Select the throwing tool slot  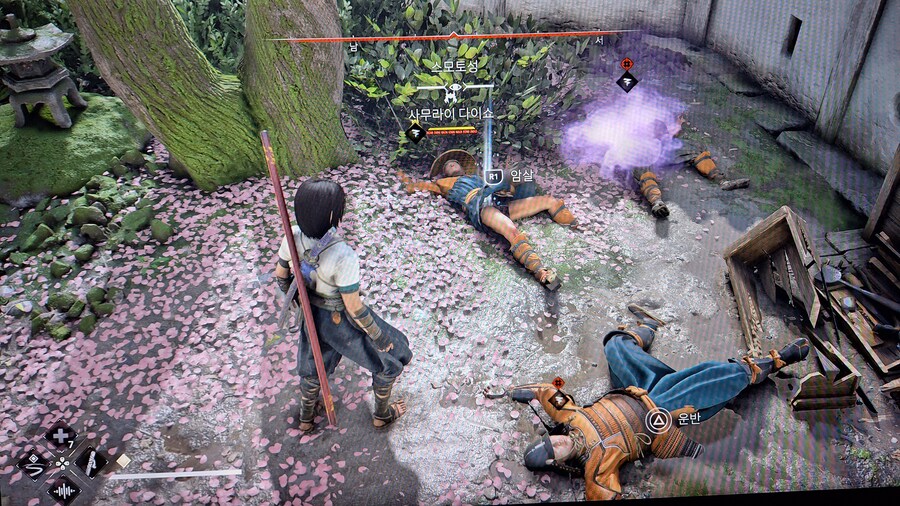click(x=90, y=462)
